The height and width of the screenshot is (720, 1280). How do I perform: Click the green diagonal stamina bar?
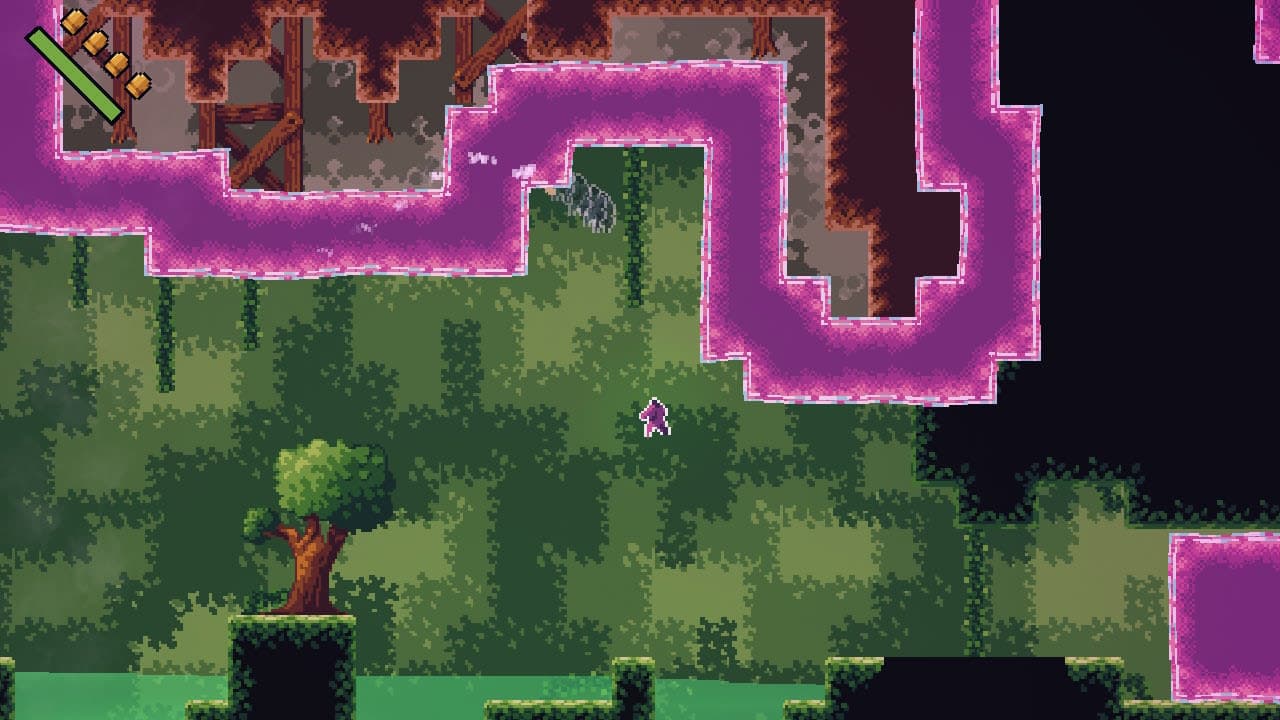pos(72,74)
